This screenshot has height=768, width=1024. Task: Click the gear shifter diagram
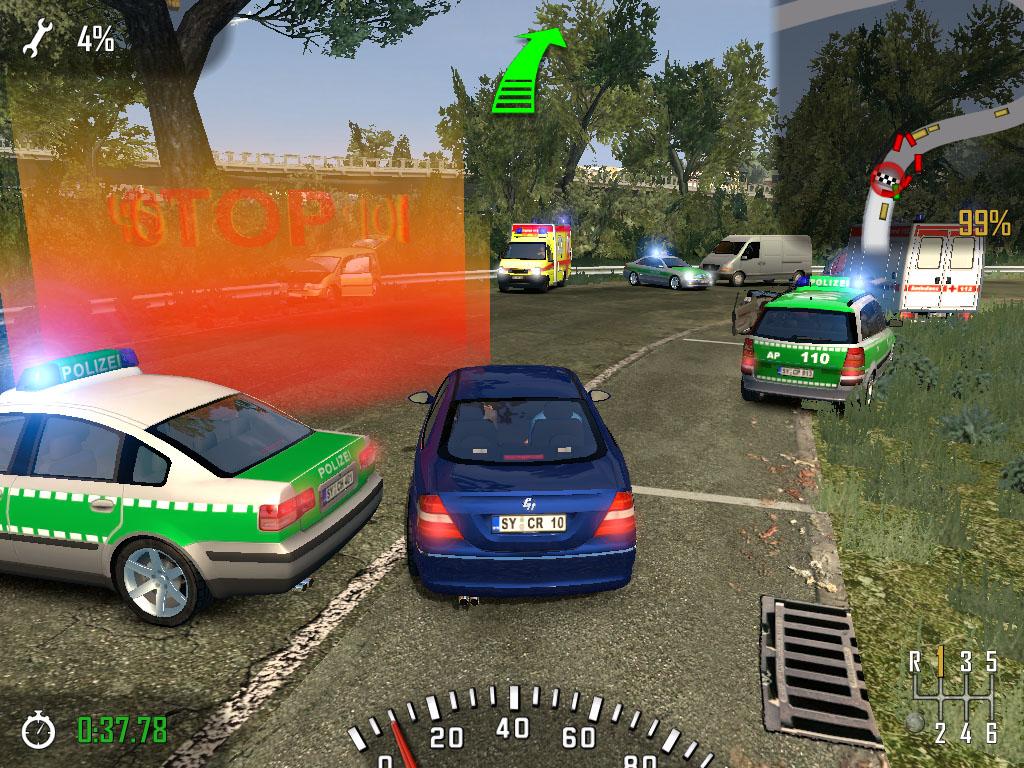(952, 696)
